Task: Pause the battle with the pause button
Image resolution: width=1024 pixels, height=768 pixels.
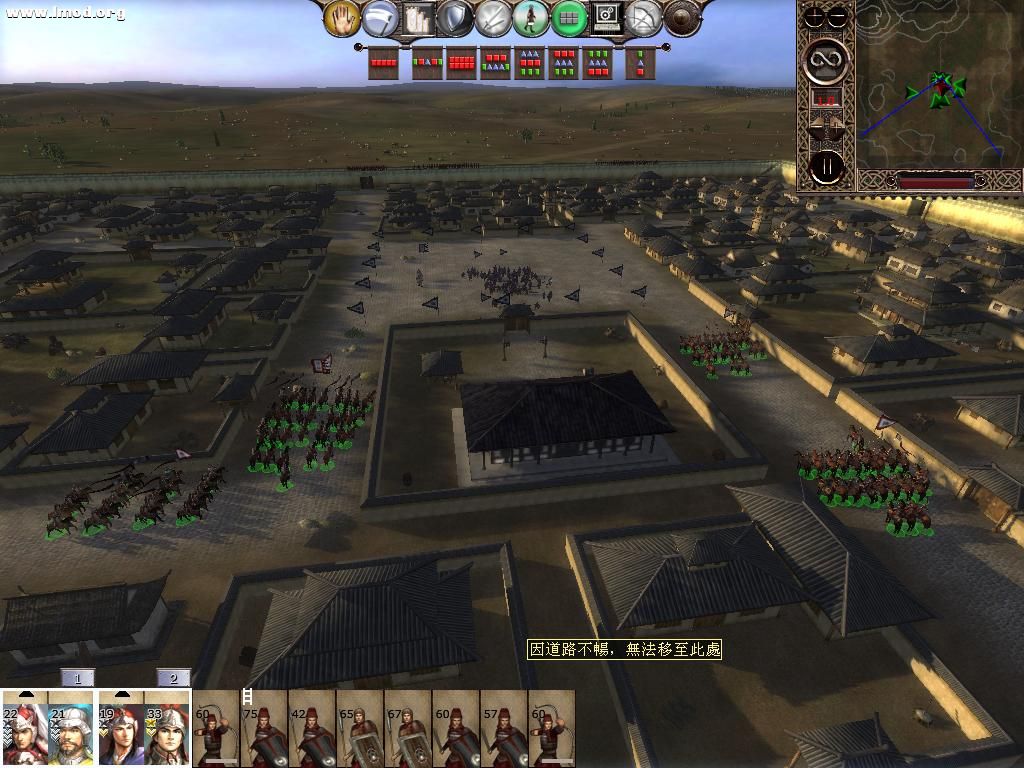Action: (827, 166)
